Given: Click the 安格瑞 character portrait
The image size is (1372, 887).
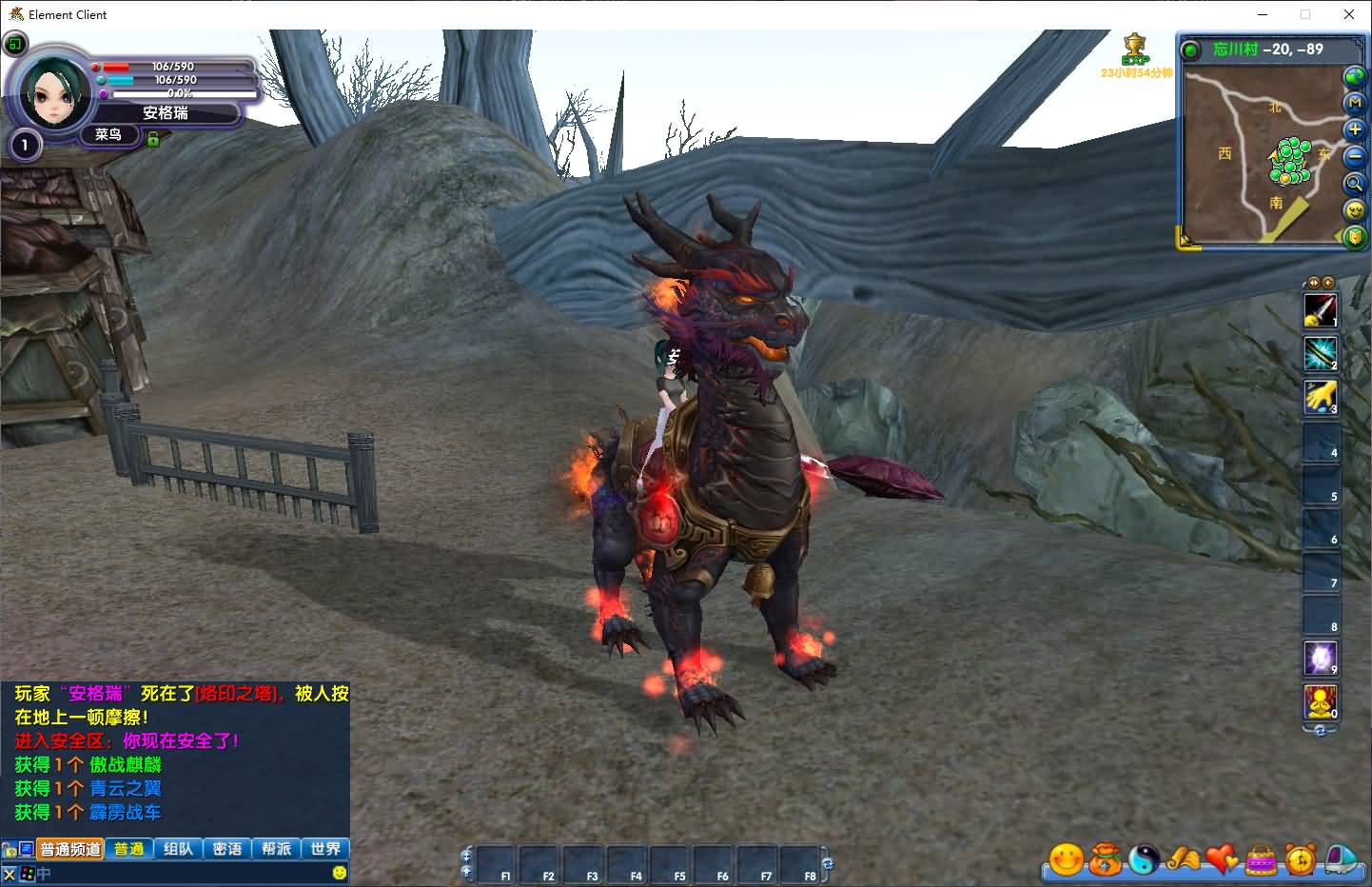Looking at the screenshot, I should (48, 92).
